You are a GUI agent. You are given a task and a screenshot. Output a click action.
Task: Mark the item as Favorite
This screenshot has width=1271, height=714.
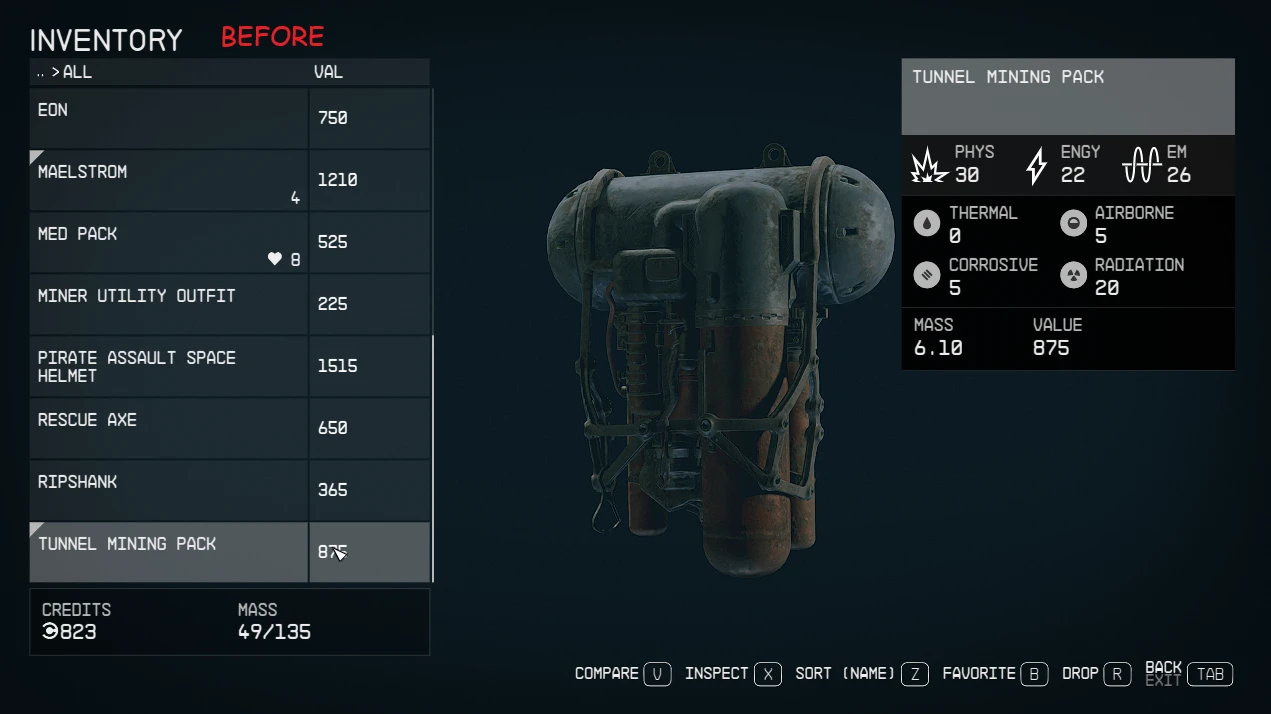point(994,674)
